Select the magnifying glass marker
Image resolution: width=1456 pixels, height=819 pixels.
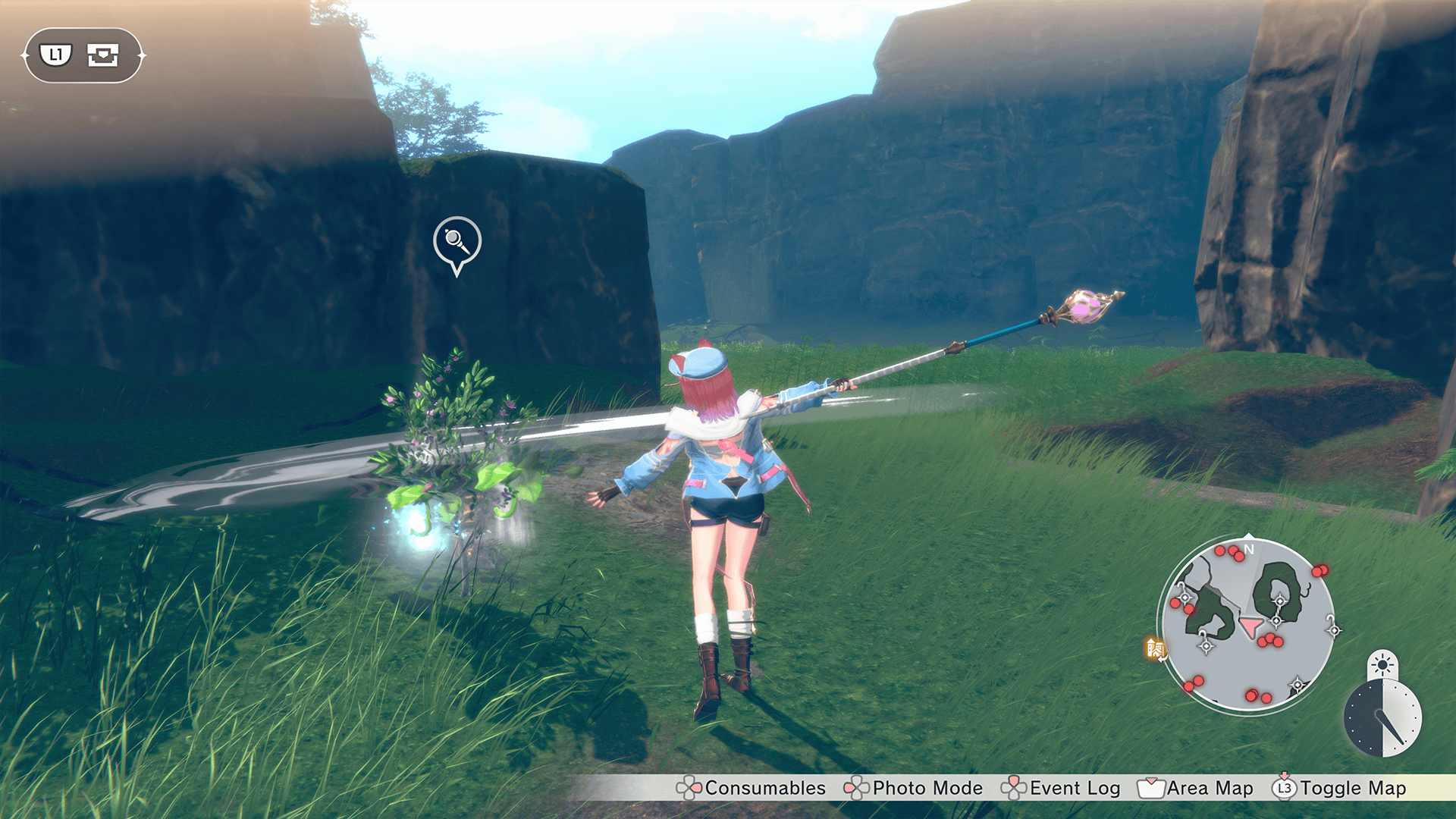pyautogui.click(x=457, y=242)
